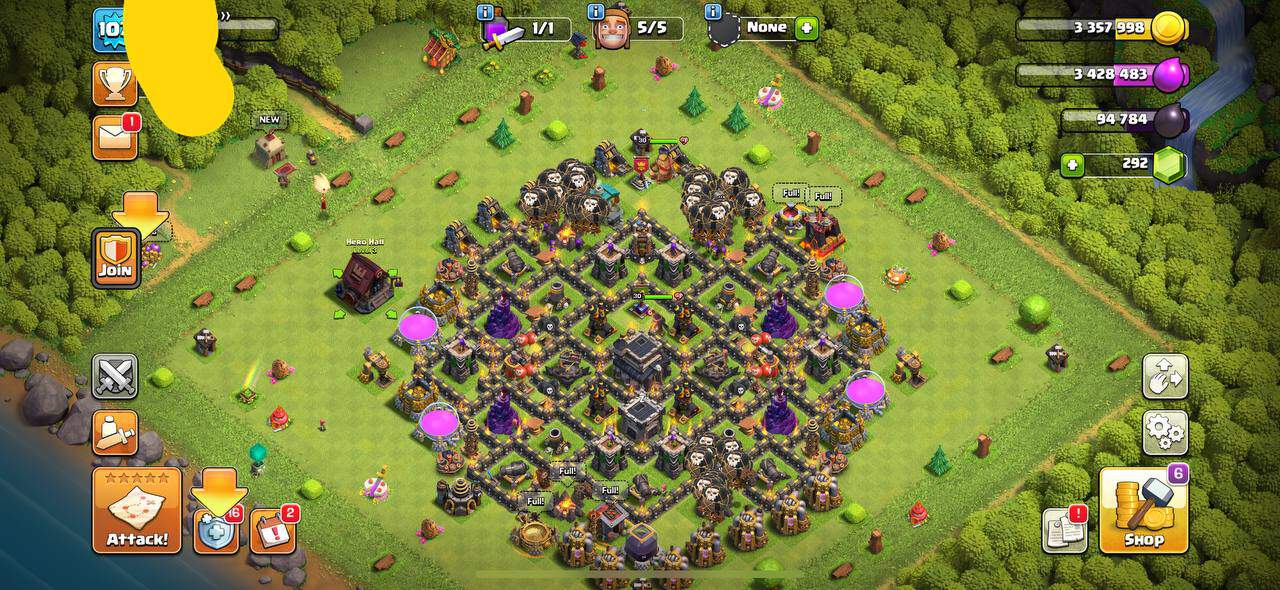
Task: Open the bottle-and-sword army button
Action: [x=115, y=433]
